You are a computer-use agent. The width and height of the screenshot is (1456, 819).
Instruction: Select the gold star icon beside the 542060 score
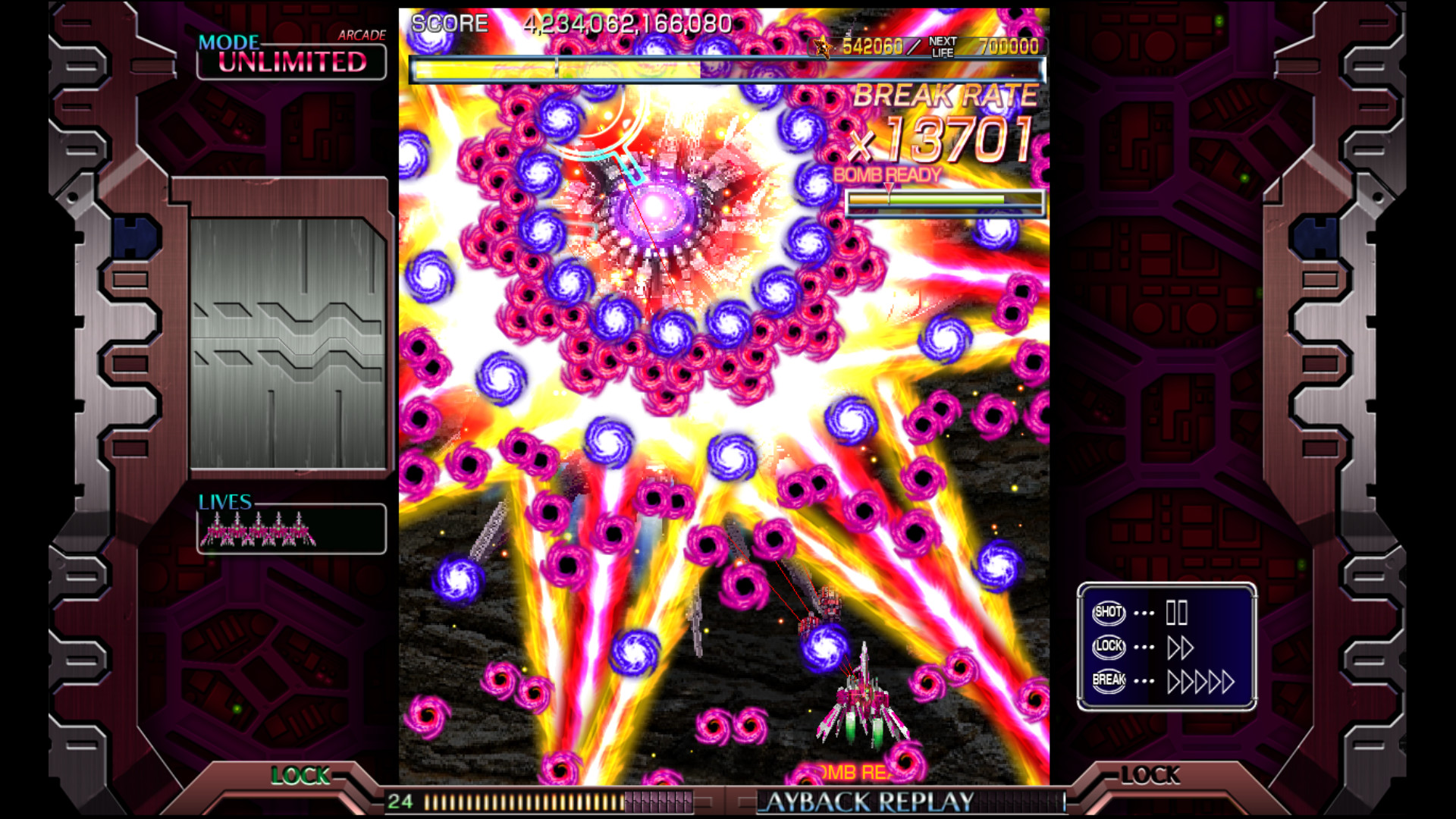(821, 47)
